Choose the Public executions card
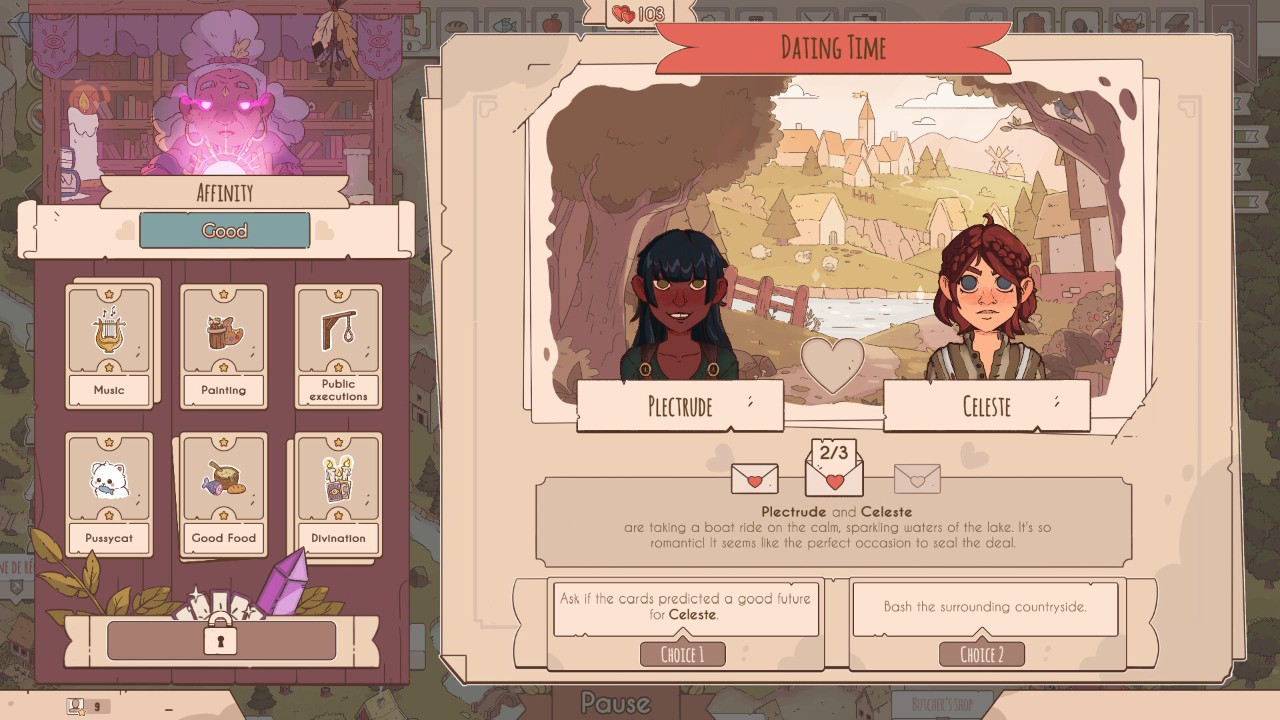 click(x=338, y=345)
